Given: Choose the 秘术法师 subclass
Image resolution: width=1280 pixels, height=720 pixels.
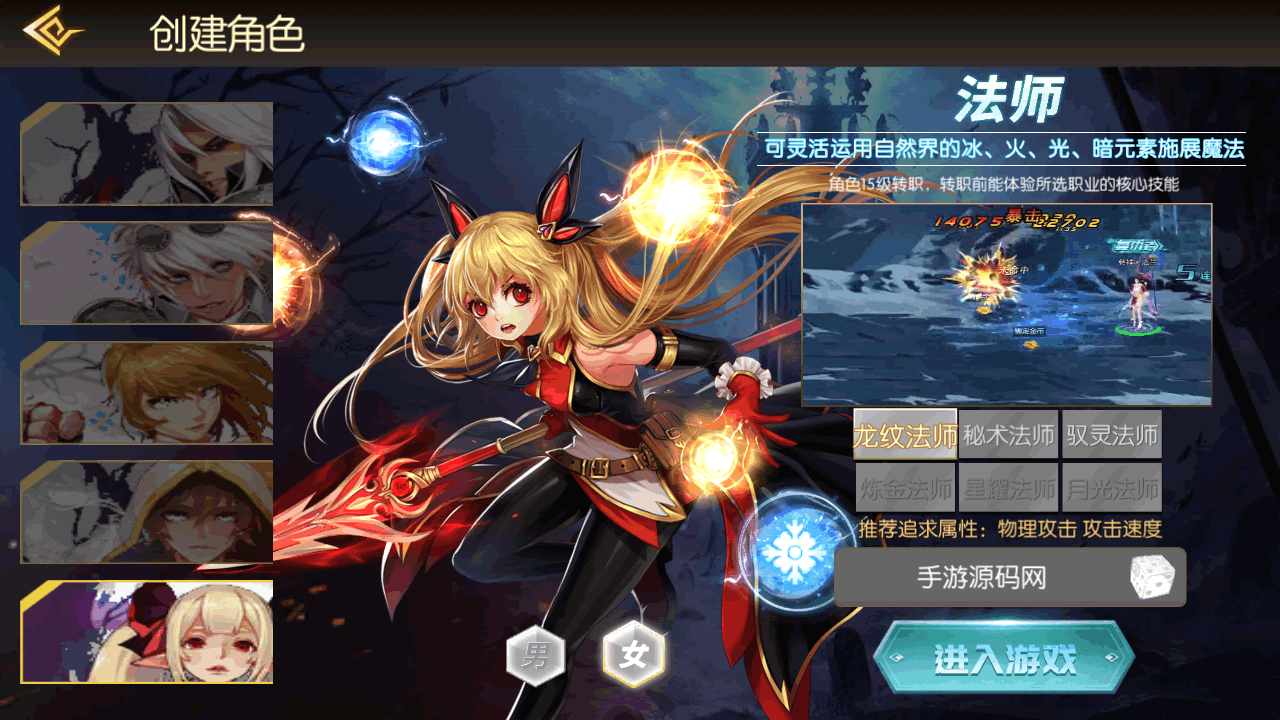Looking at the screenshot, I should pyautogui.click(x=1008, y=435).
